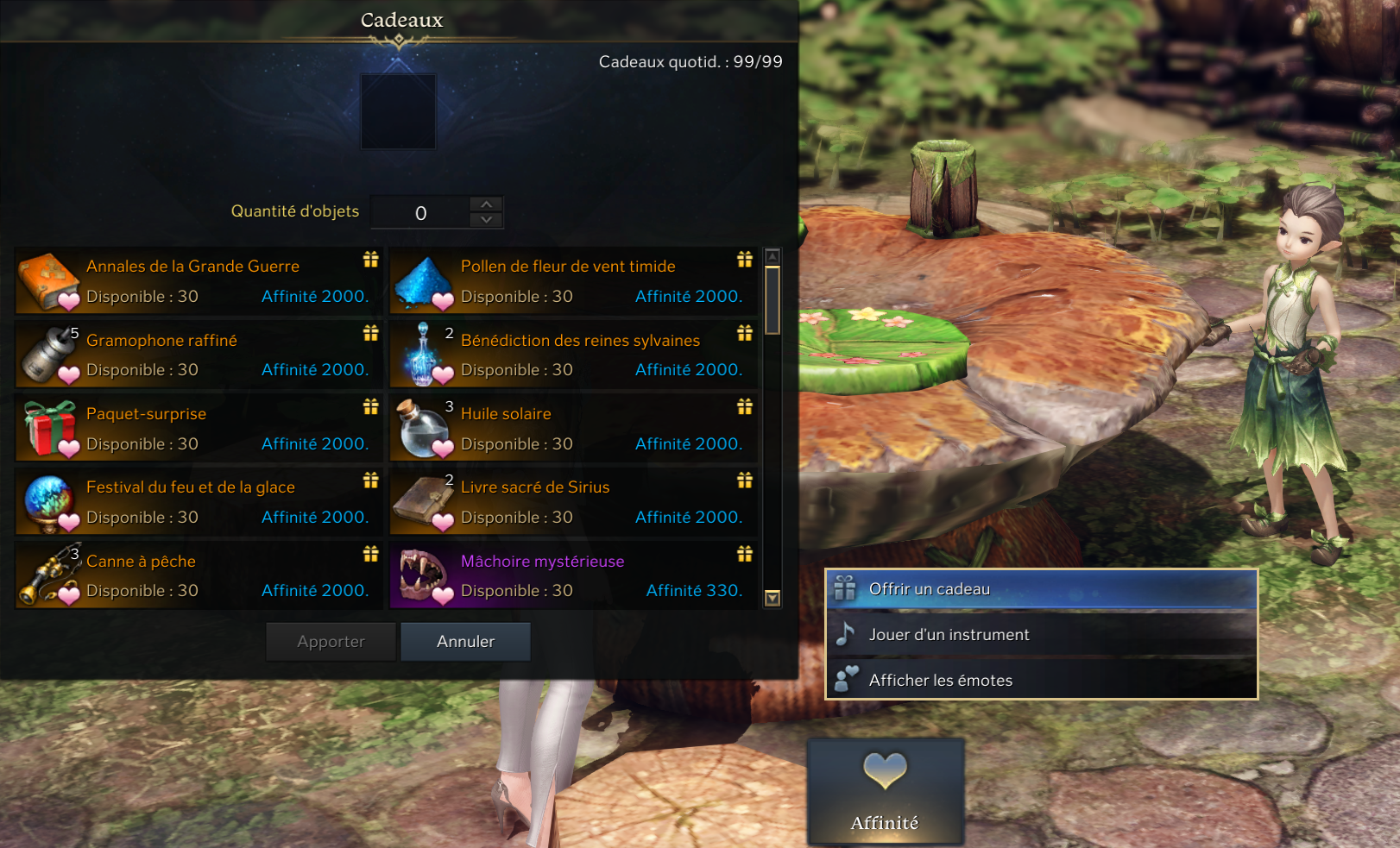Screen dimensions: 1400x848
Task: Select Jouer d'un instrument option
Action: tap(1041, 635)
